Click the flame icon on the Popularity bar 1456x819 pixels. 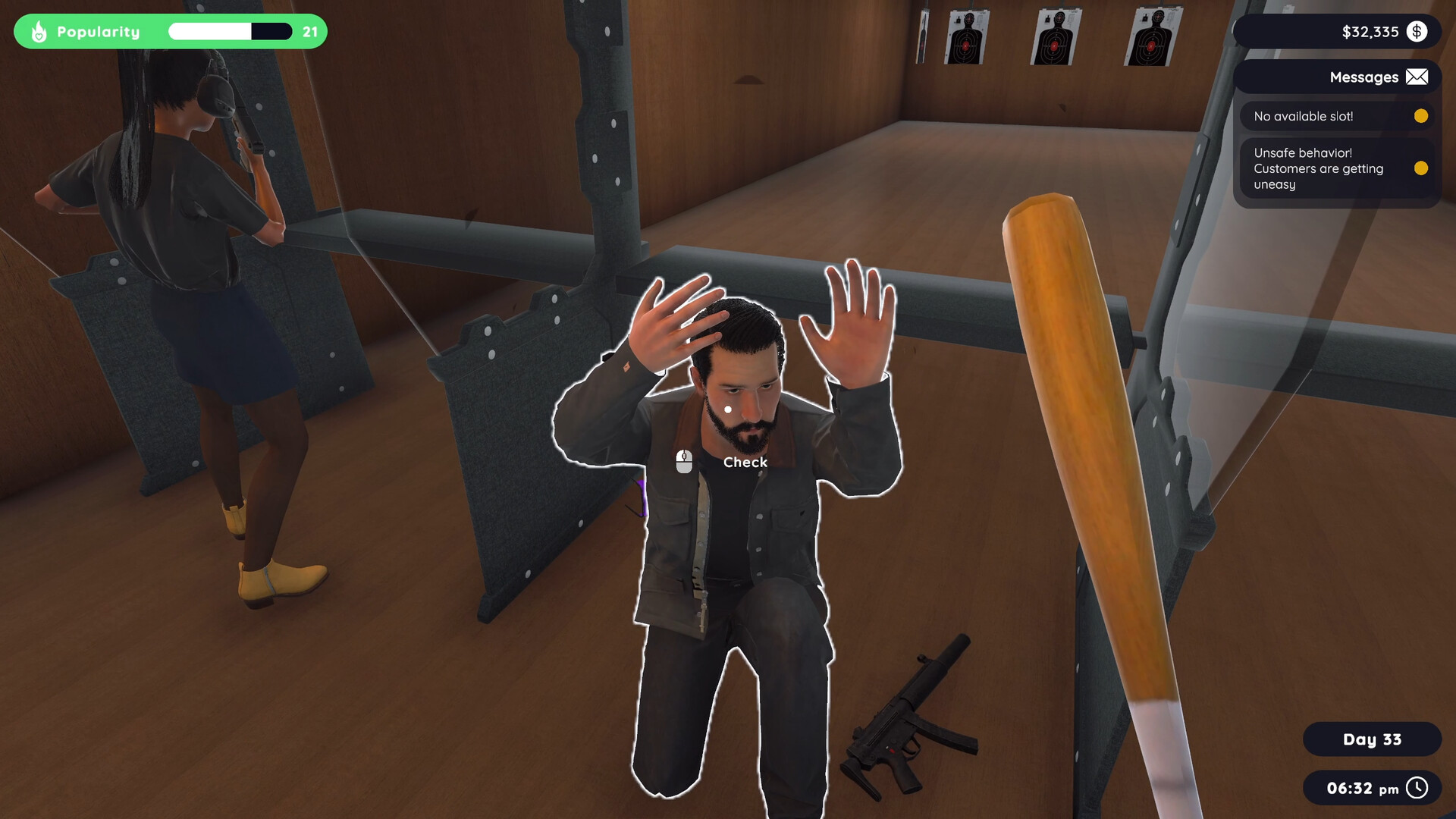[x=39, y=31]
